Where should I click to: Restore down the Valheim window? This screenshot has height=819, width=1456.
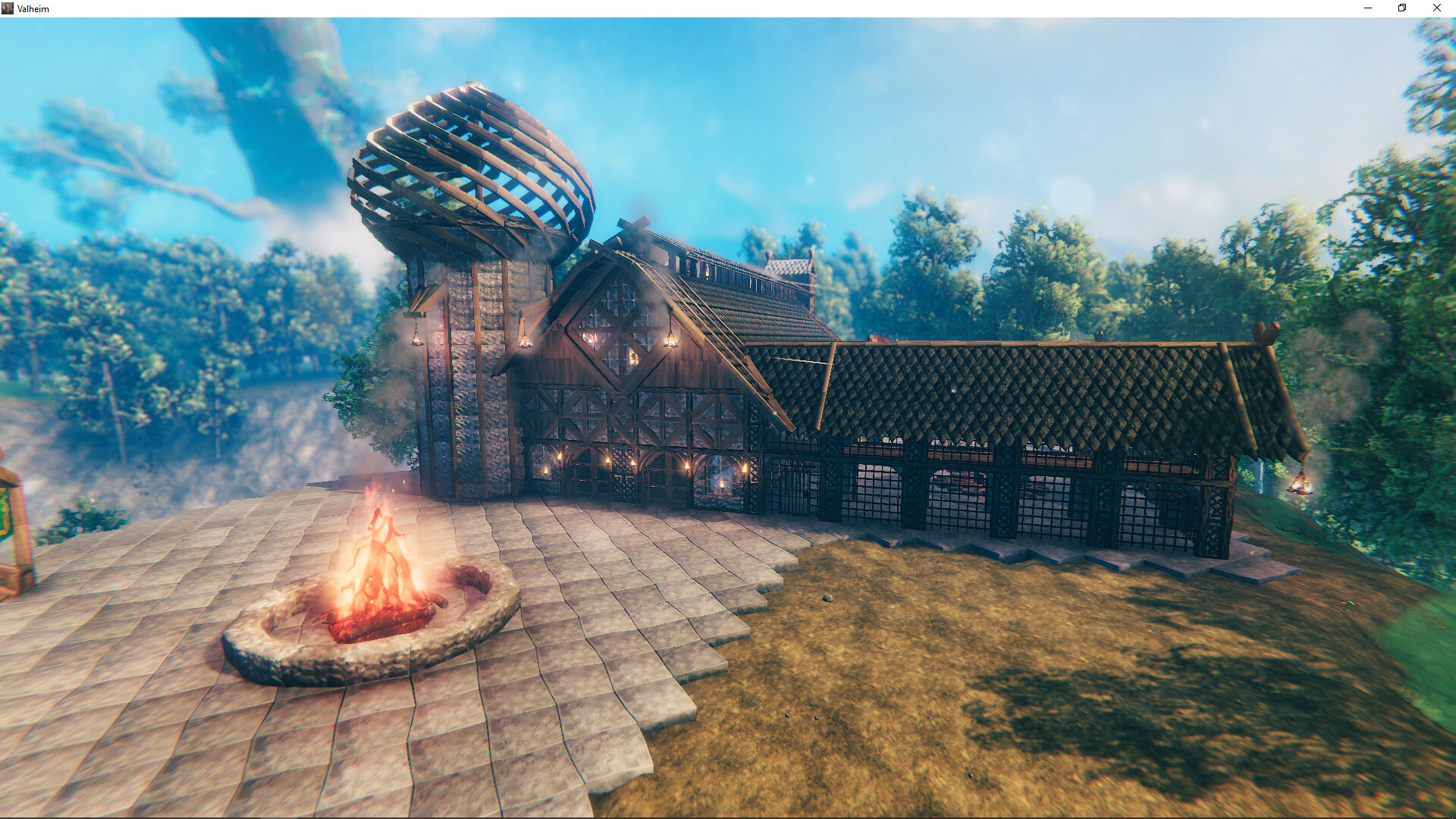(x=1401, y=8)
